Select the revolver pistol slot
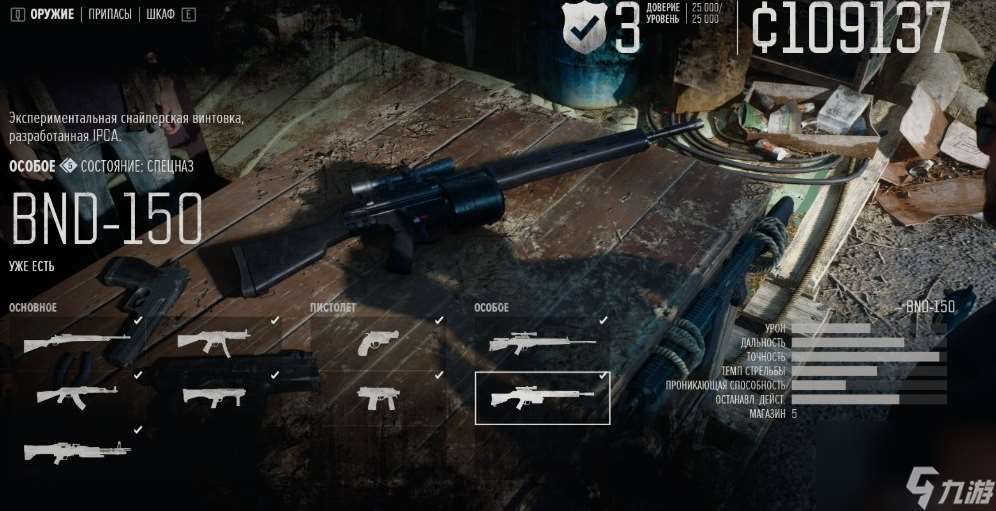 point(378,341)
